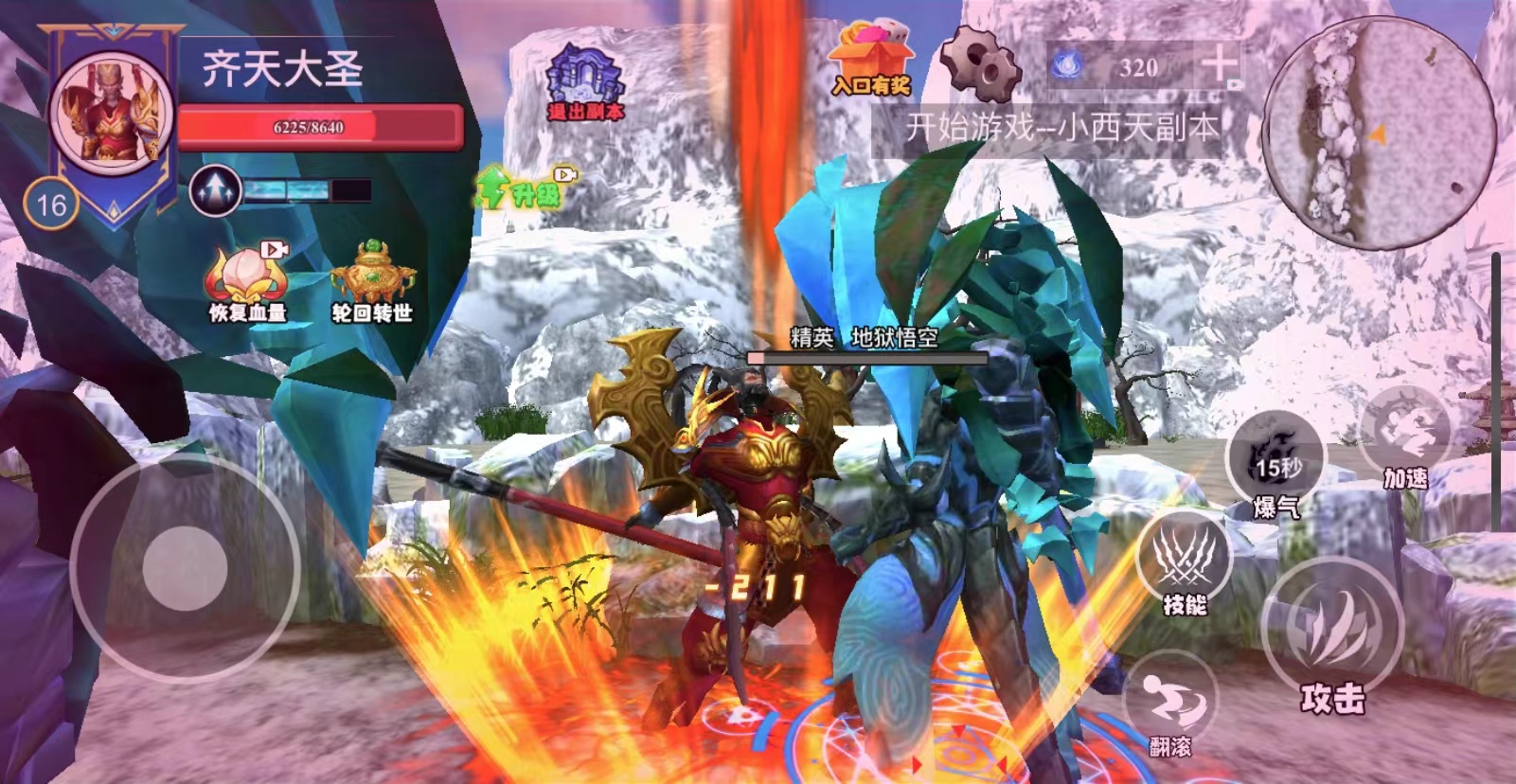This screenshot has width=1516, height=784.
Task: Add currency with the plus button
Action: (1218, 64)
